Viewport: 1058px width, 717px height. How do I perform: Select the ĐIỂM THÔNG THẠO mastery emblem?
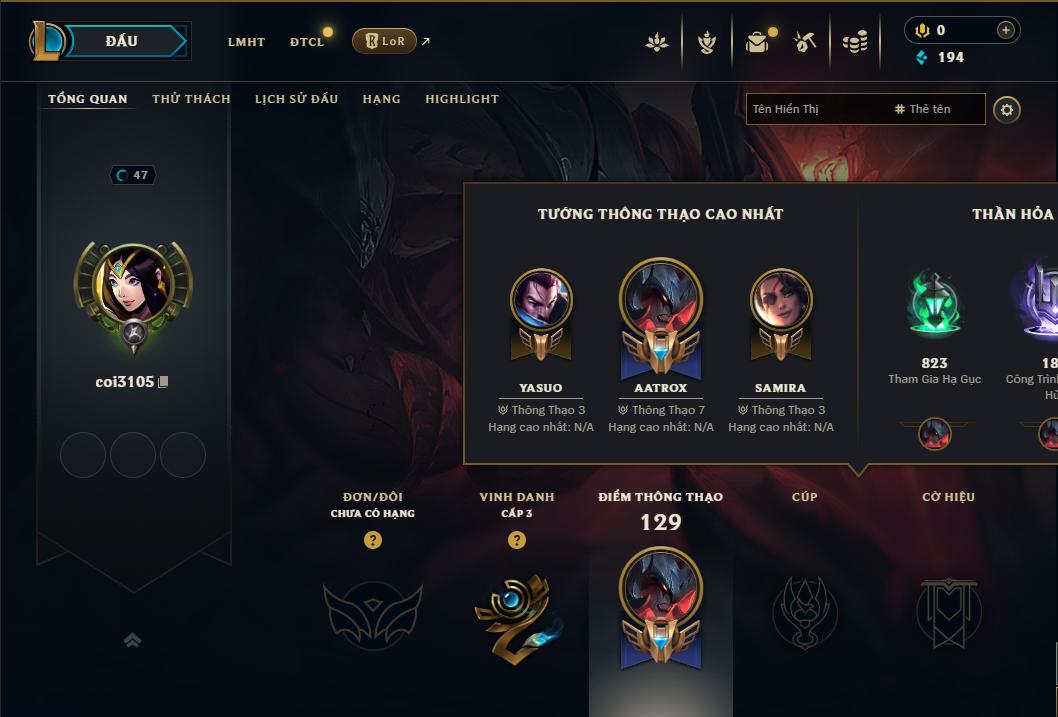(661, 608)
